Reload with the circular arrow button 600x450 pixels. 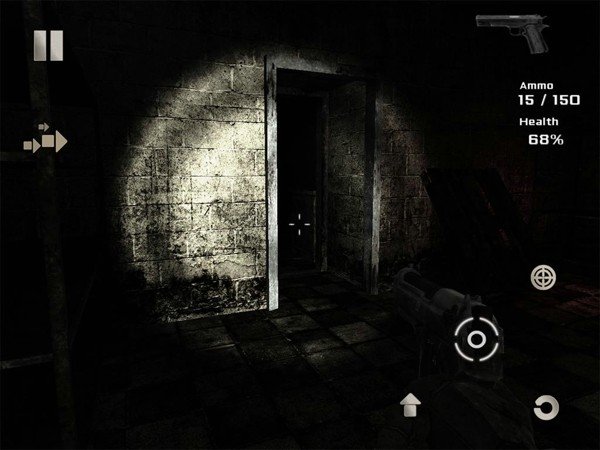(545, 406)
